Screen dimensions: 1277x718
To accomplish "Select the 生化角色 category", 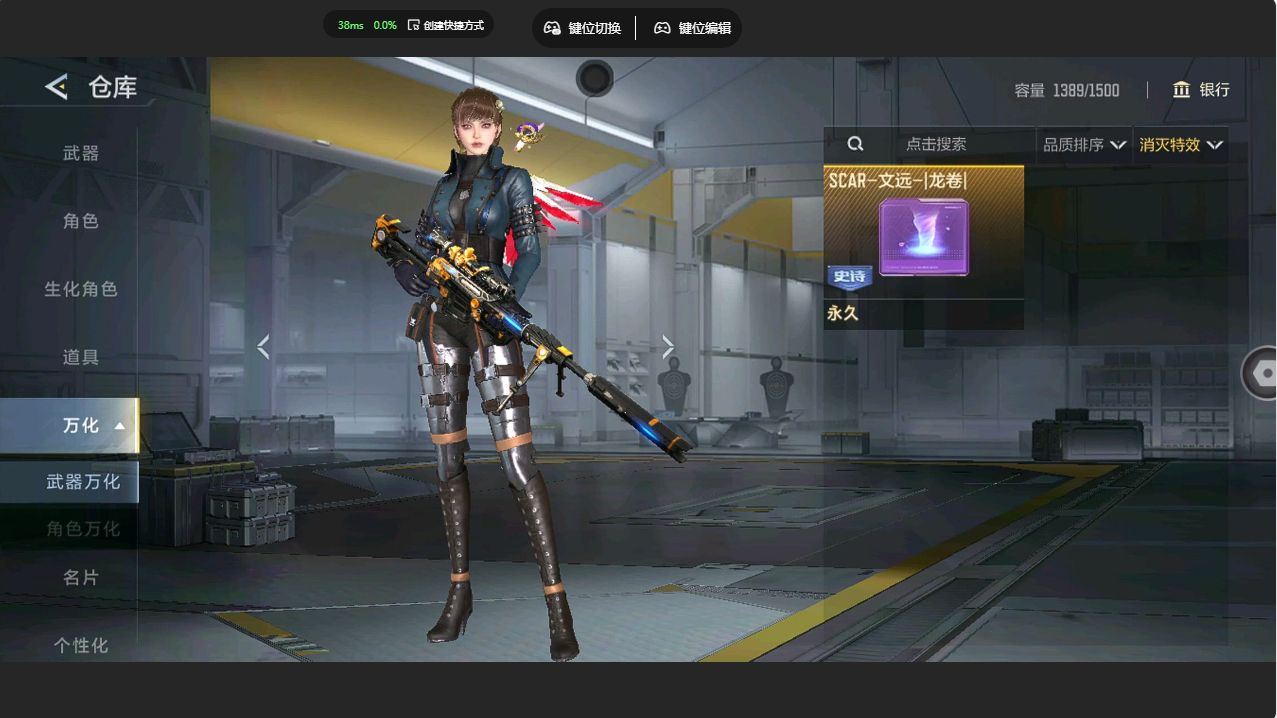I will pos(81,289).
